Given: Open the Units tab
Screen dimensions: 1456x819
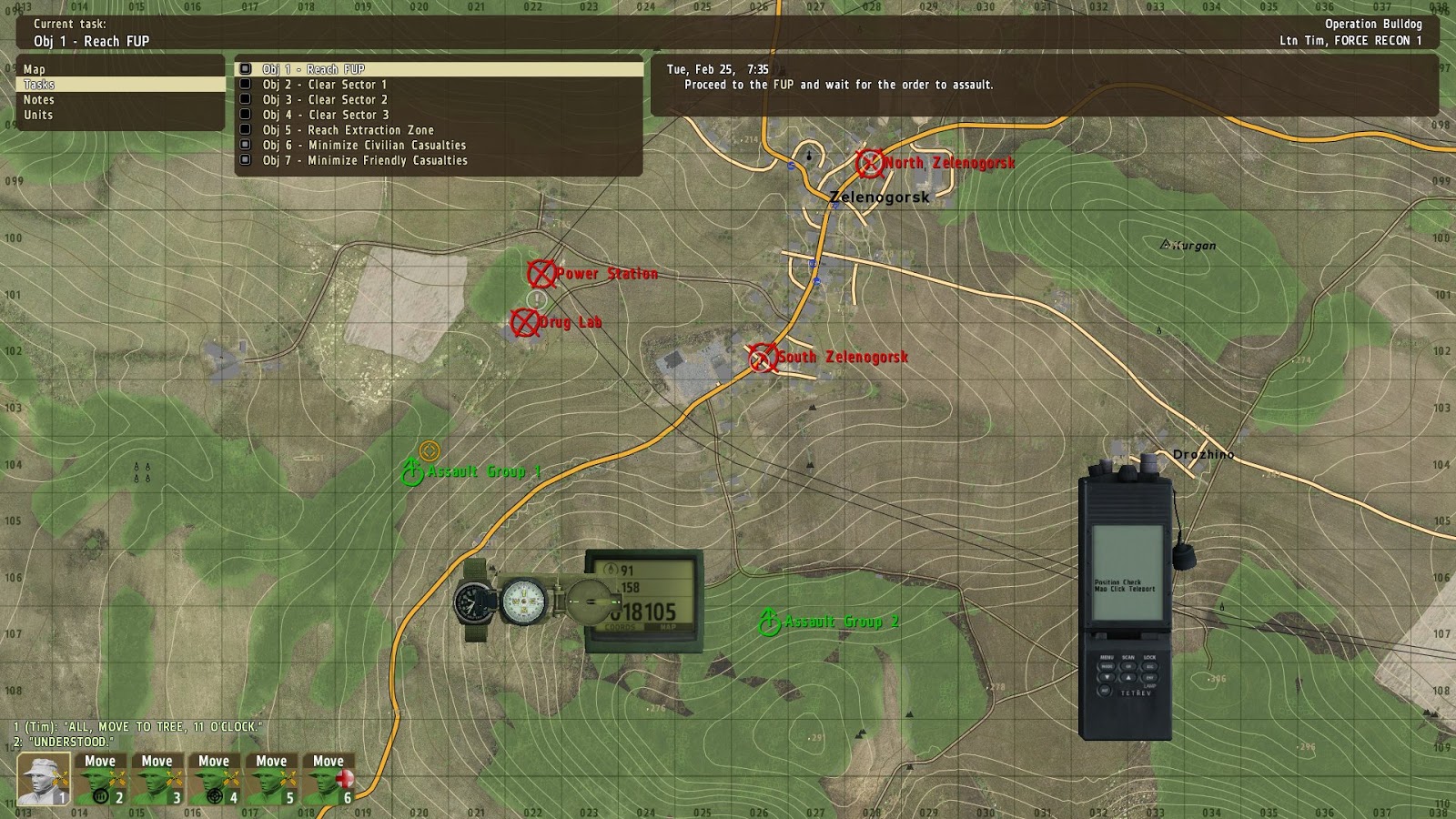Looking at the screenshot, I should [x=40, y=115].
